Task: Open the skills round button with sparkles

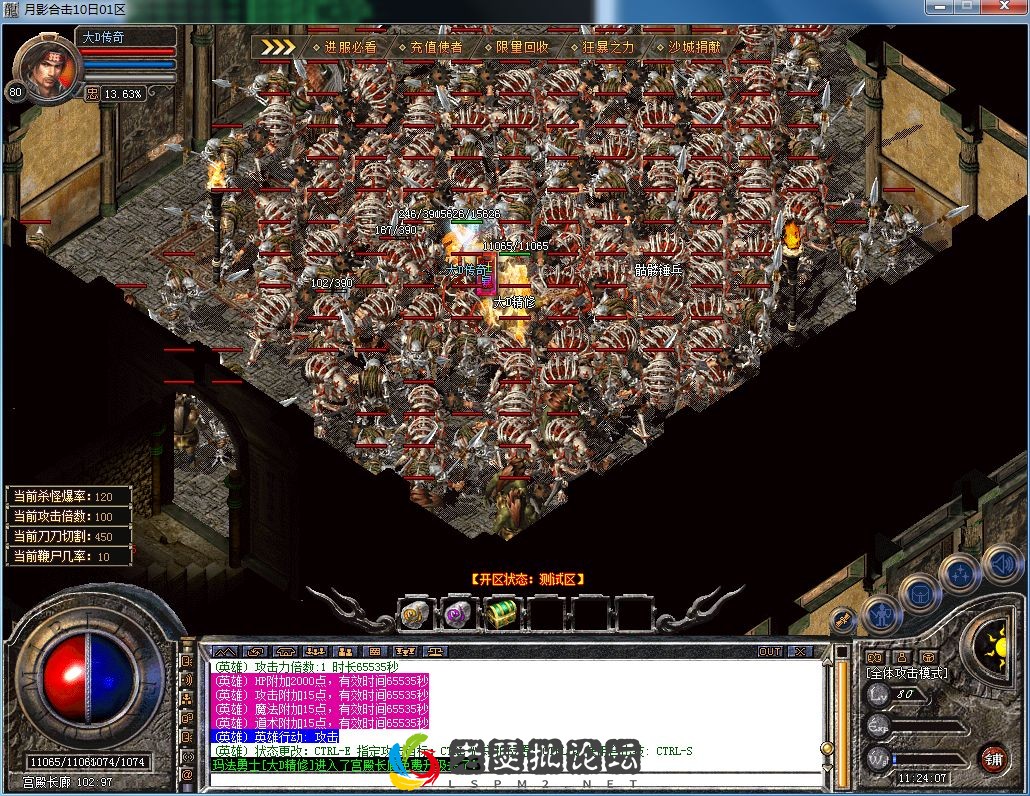Action: [959, 573]
